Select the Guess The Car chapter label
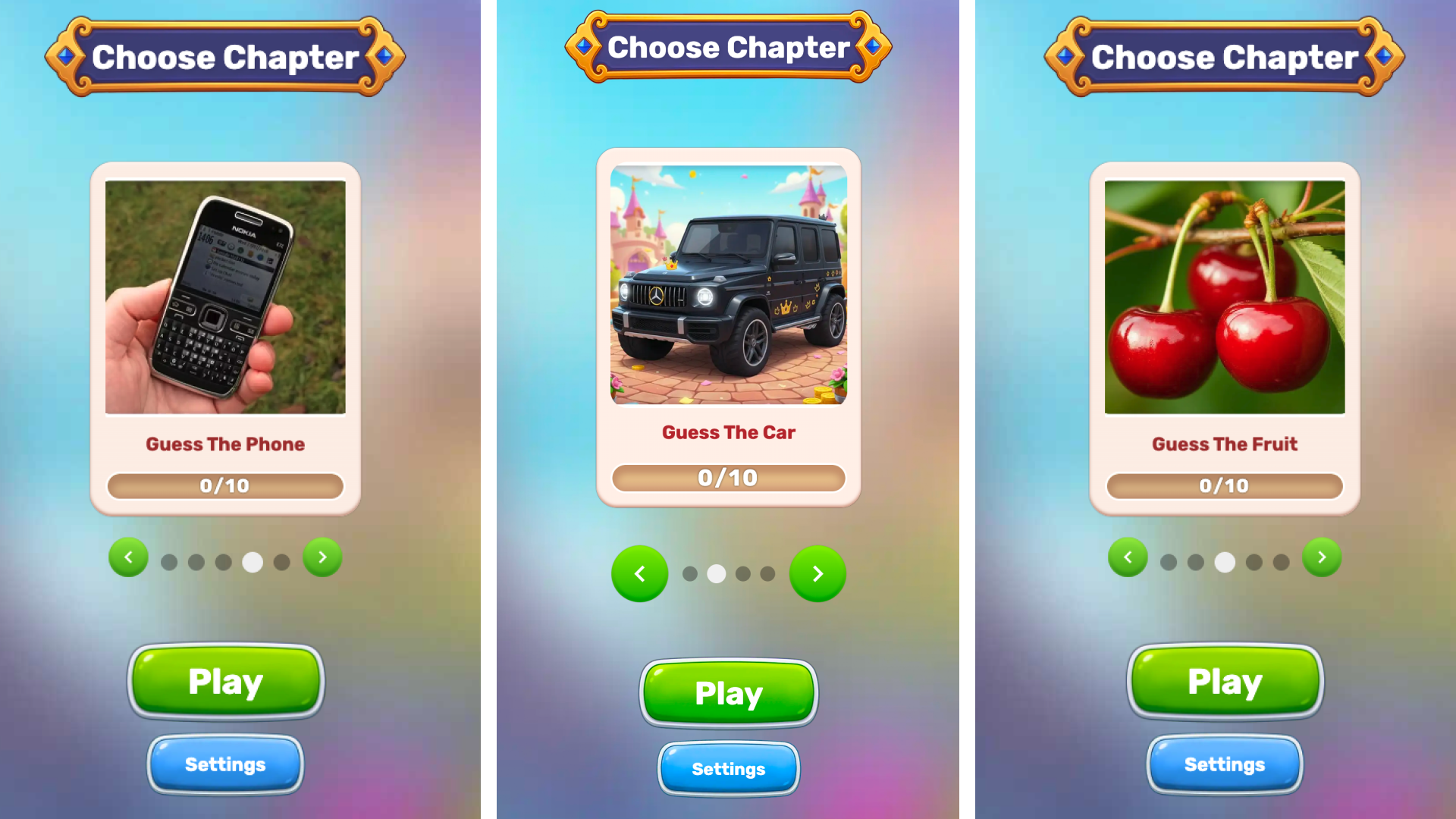Screen dimensions: 1456x819 pyautogui.click(x=728, y=432)
